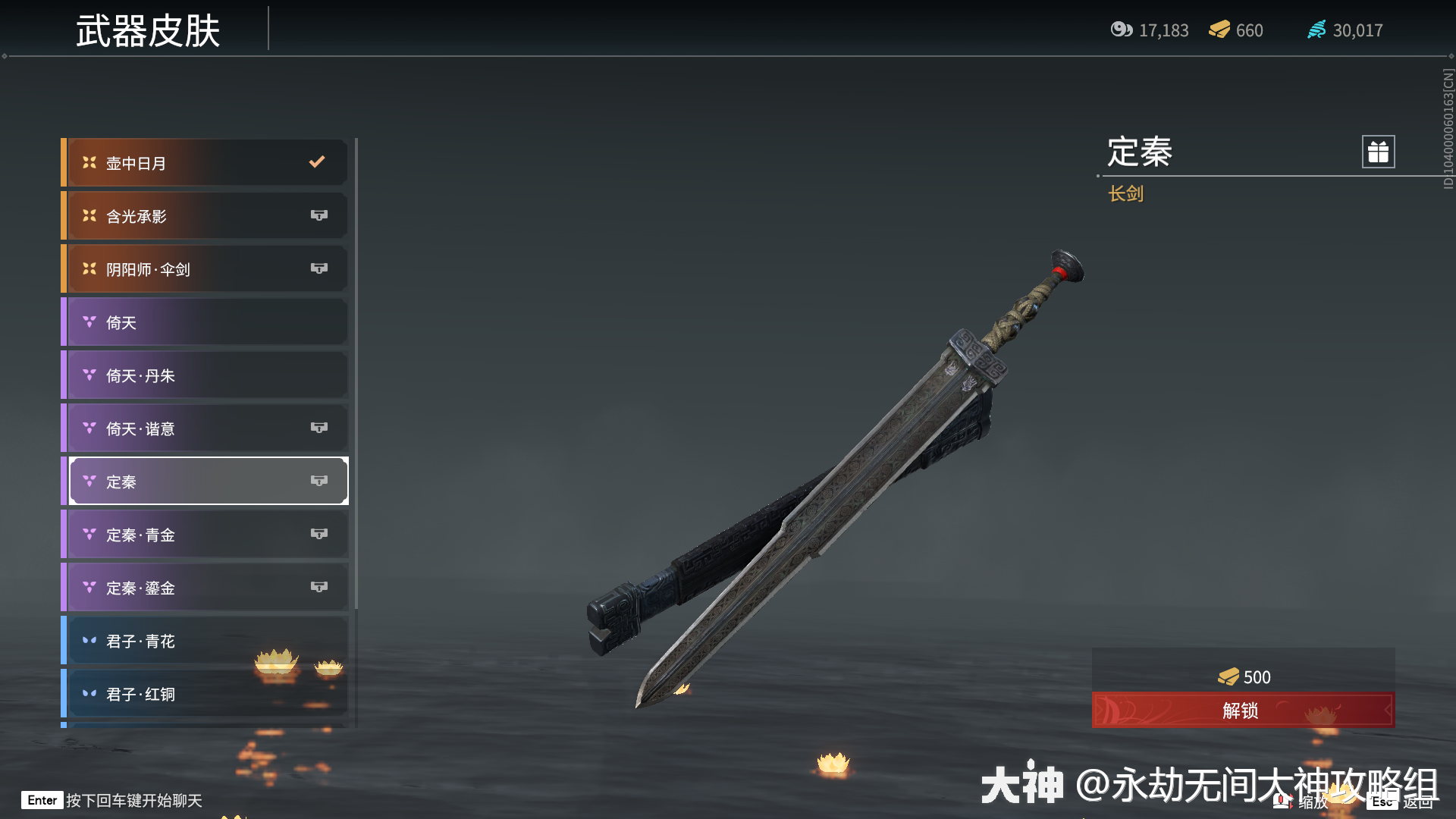Open the gift box icon beside 定秦 title
The height and width of the screenshot is (819, 1456).
tap(1377, 151)
